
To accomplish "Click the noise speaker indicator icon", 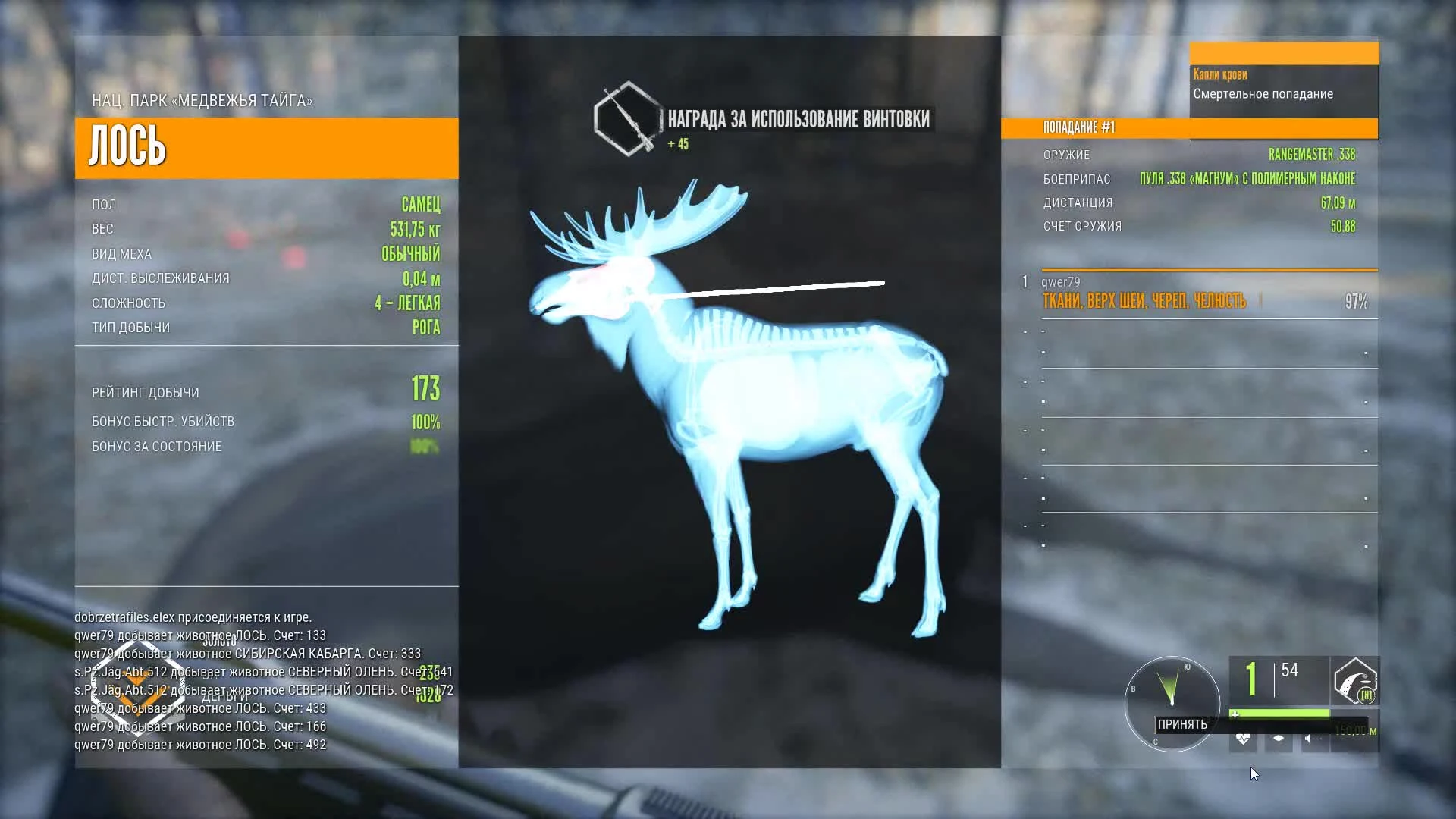I will click(1310, 738).
